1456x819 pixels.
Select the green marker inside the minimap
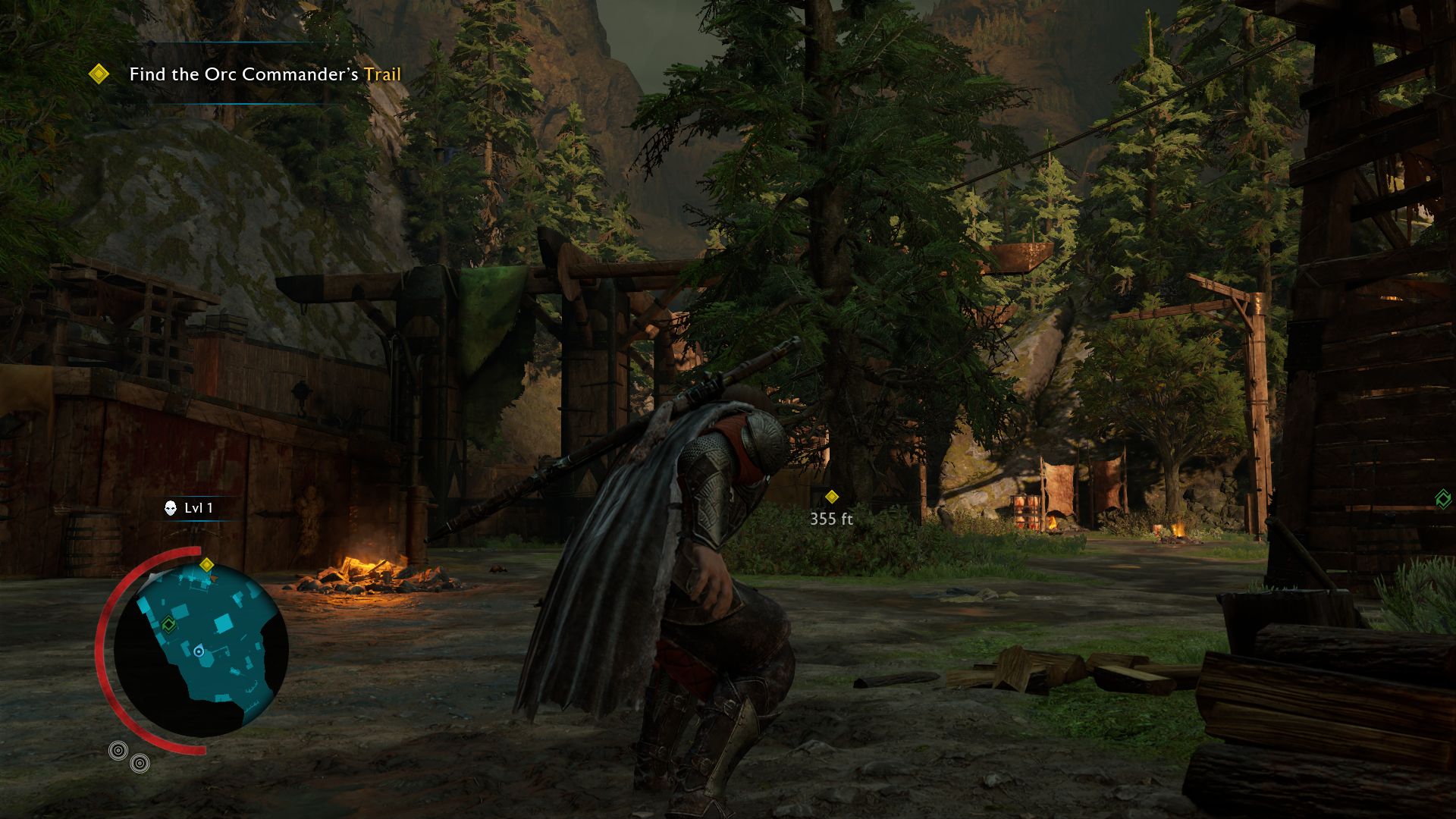click(x=168, y=623)
